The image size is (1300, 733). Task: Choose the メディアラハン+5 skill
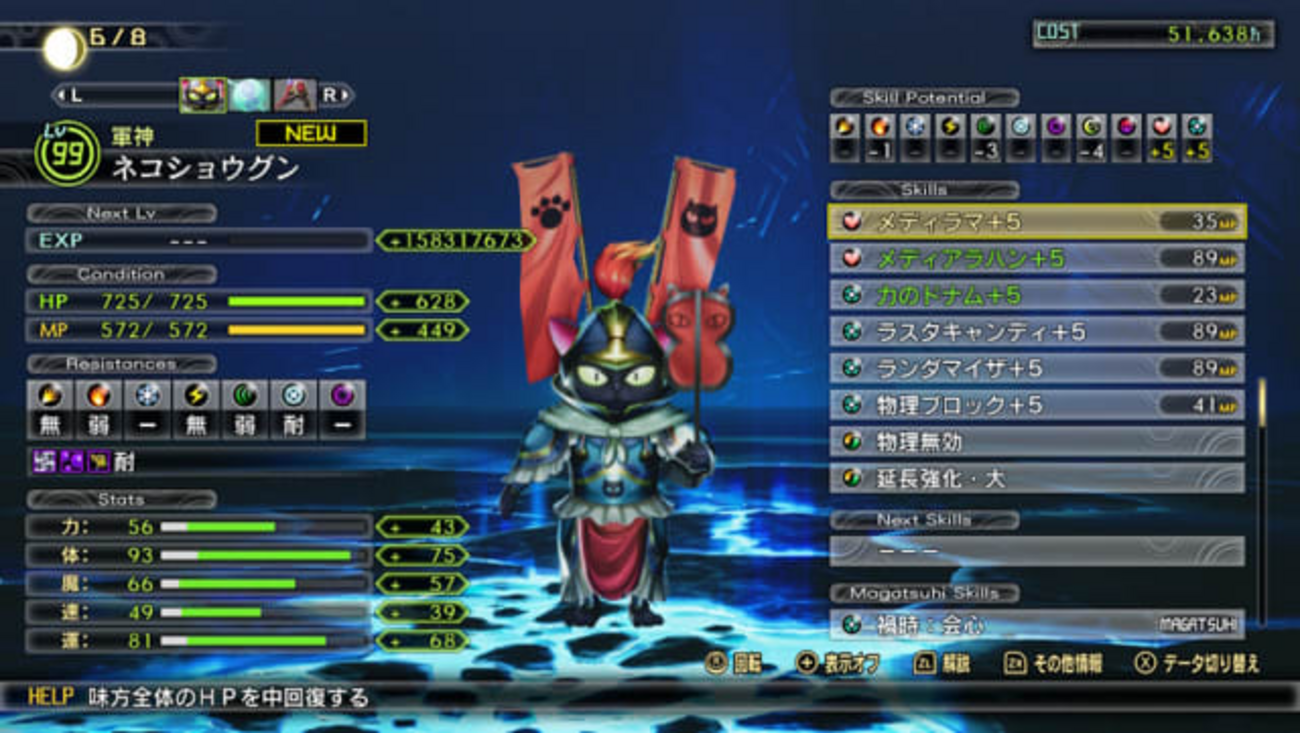tap(1037, 259)
